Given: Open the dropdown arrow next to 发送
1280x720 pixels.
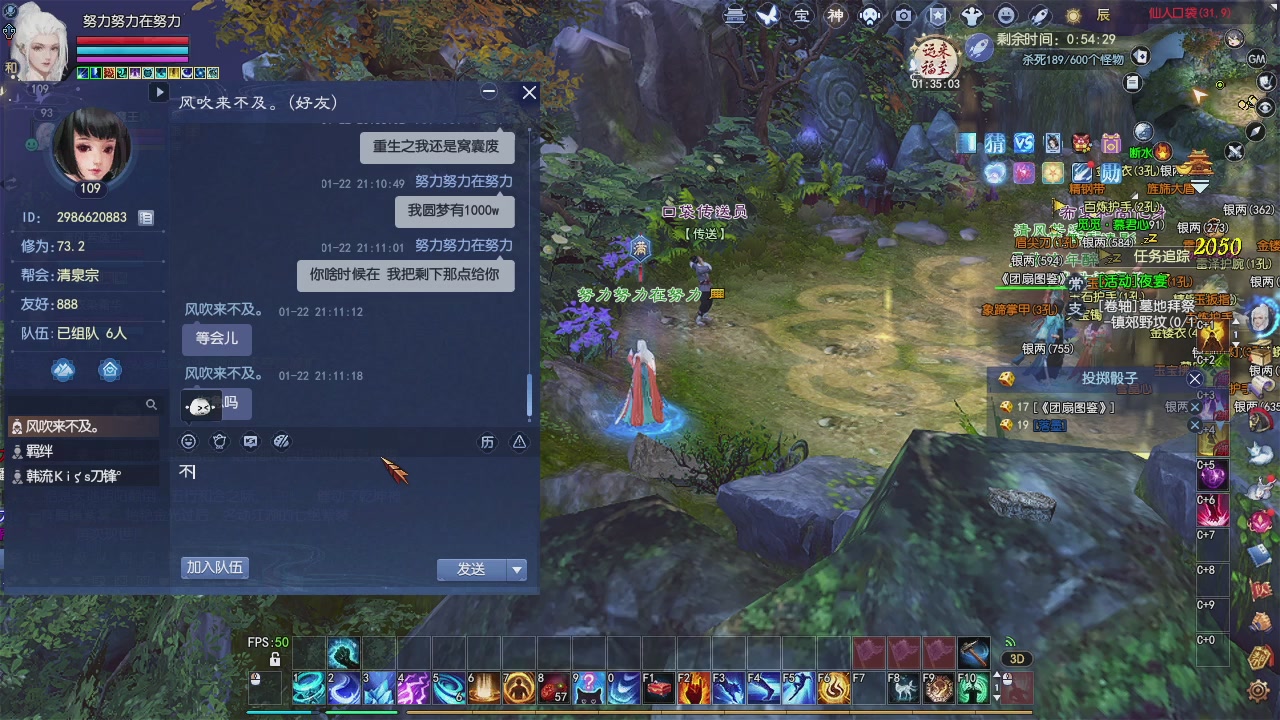Looking at the screenshot, I should [x=517, y=569].
